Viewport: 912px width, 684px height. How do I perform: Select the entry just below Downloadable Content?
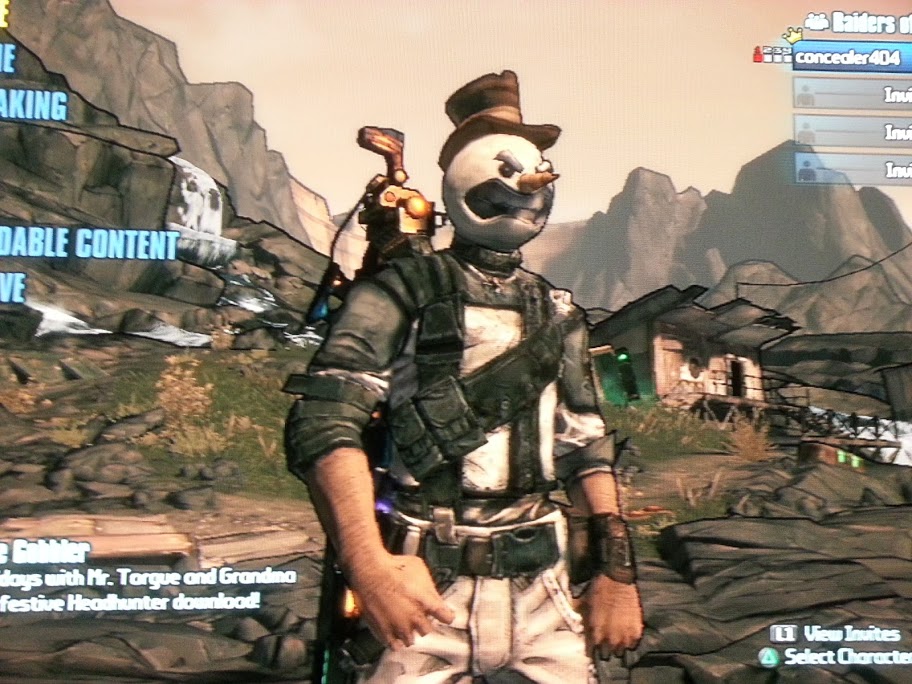coord(12,289)
